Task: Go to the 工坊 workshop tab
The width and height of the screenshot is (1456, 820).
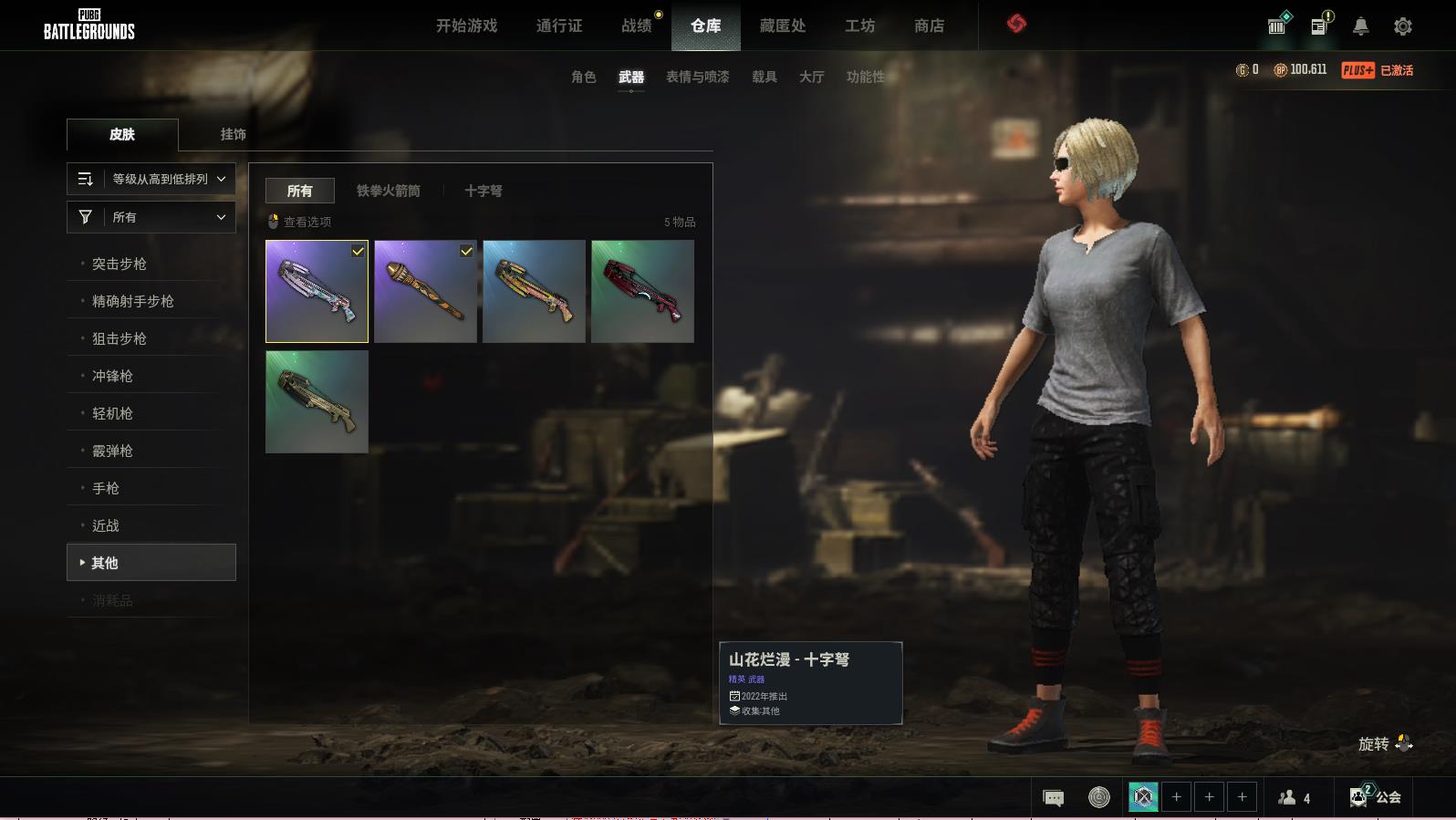Action: pyautogui.click(x=859, y=26)
